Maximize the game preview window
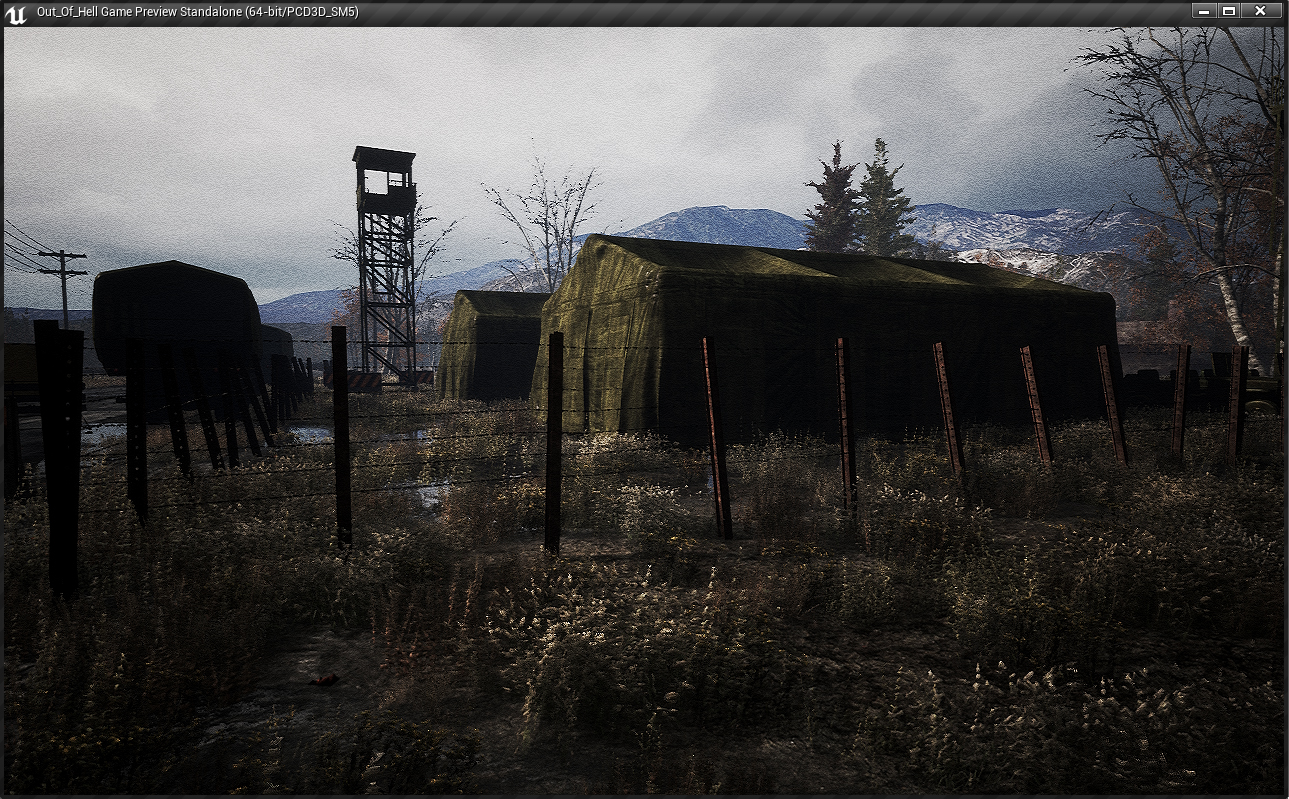 (1229, 11)
